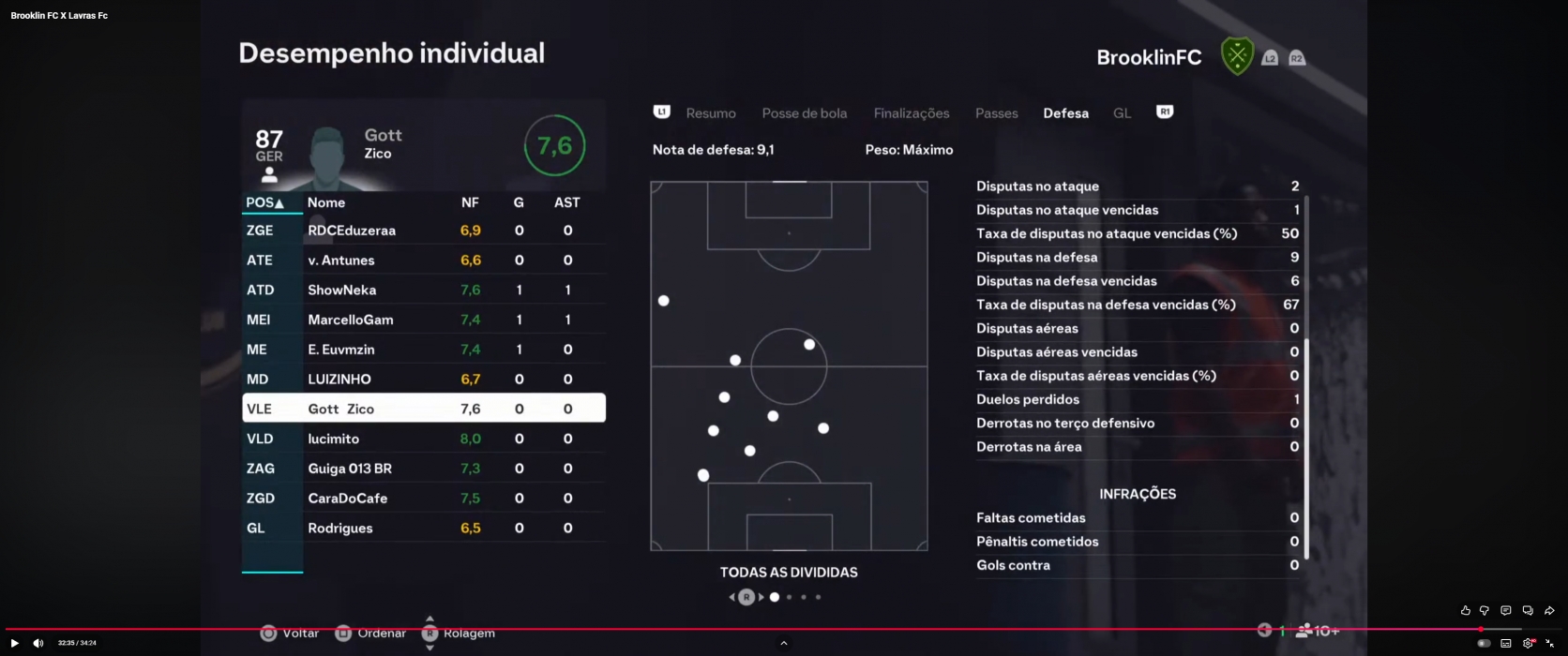Choose the LUIZINHO player row
This screenshot has height=656, width=1568.
click(423, 380)
